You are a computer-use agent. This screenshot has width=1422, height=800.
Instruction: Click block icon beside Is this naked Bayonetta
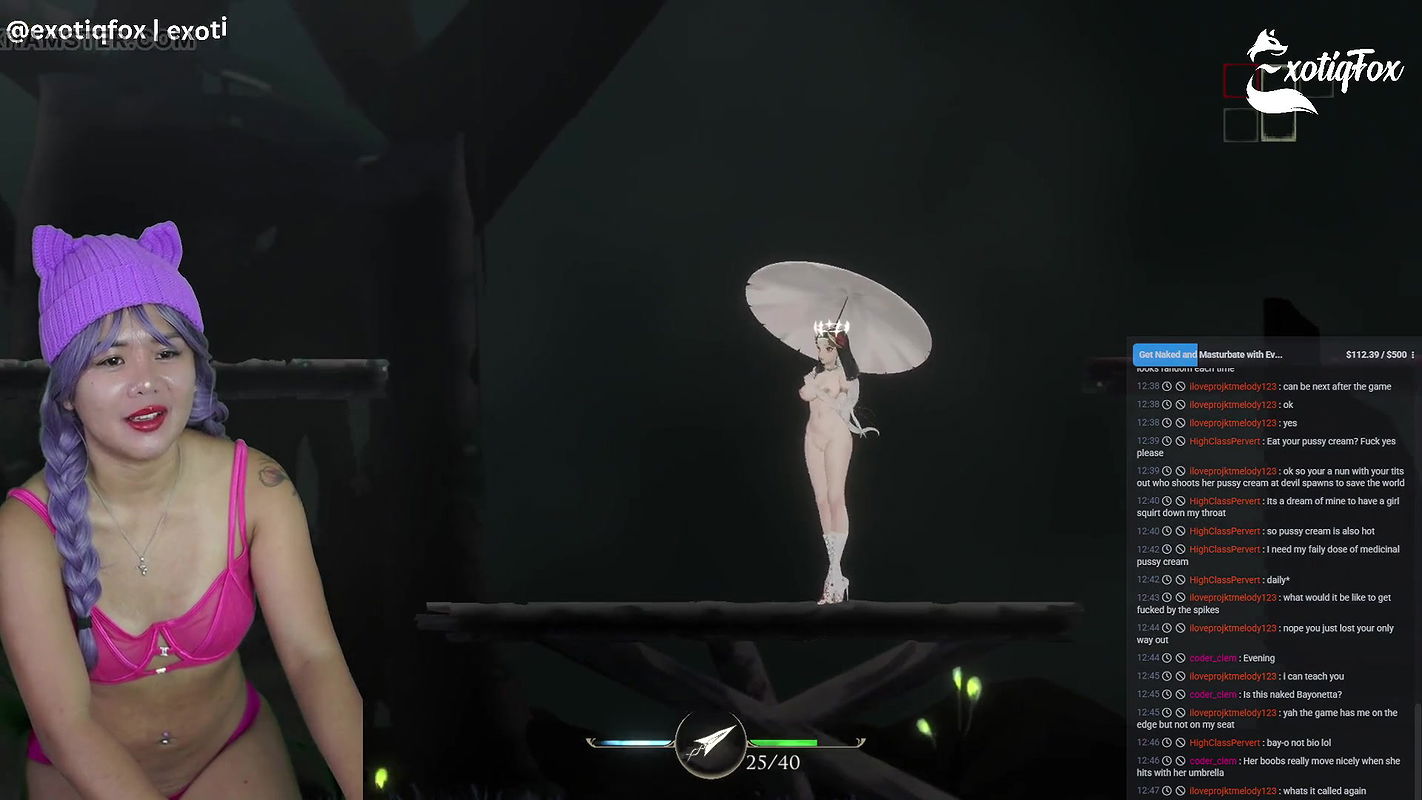1180,694
